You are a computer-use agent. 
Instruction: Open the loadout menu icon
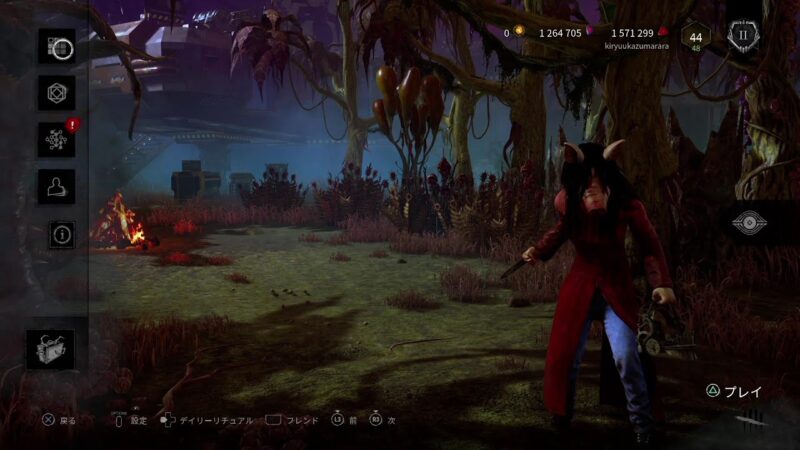click(x=57, y=47)
